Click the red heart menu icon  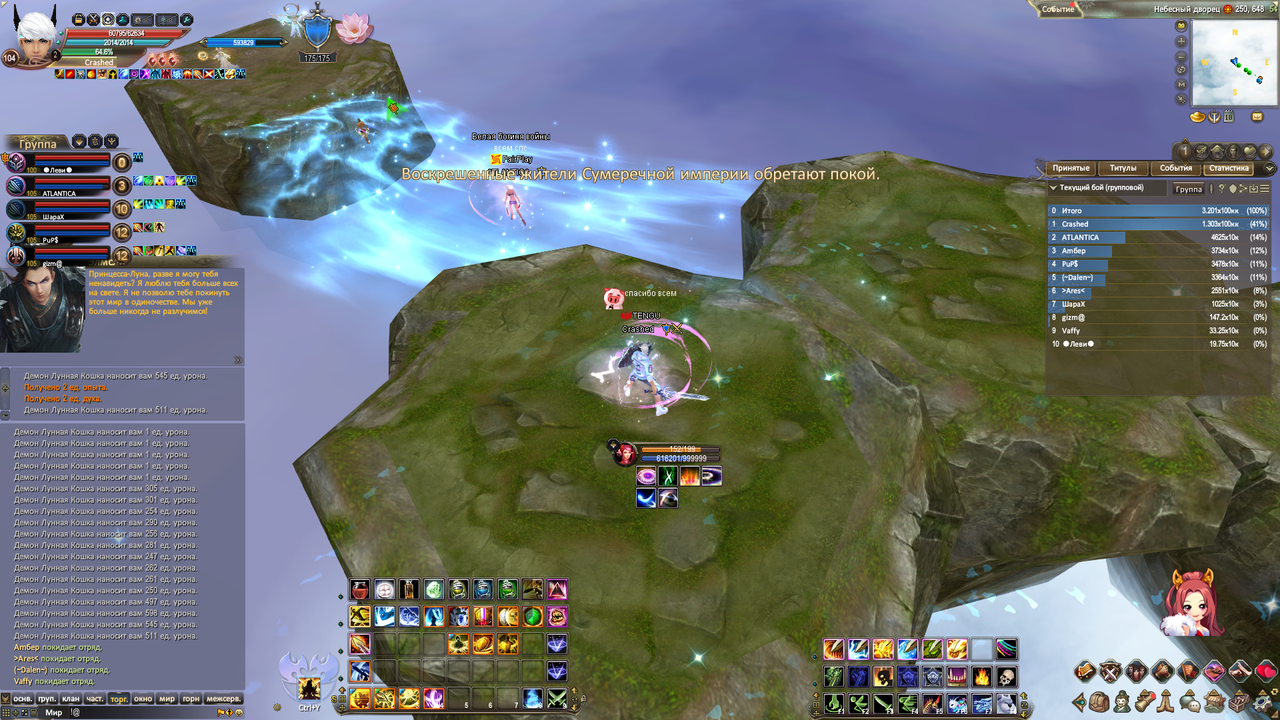[1265, 670]
